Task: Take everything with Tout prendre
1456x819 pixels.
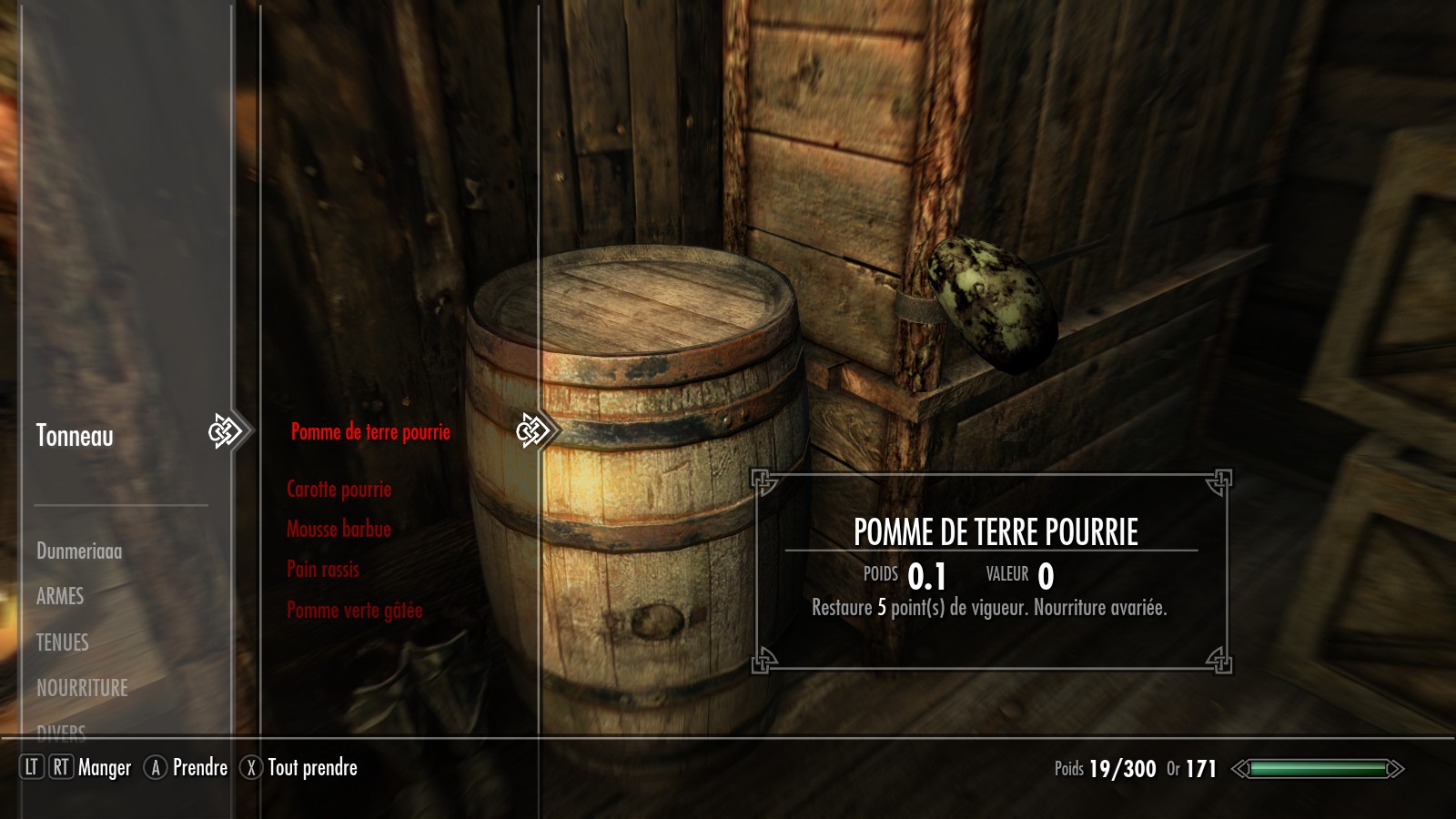Action: point(311,768)
